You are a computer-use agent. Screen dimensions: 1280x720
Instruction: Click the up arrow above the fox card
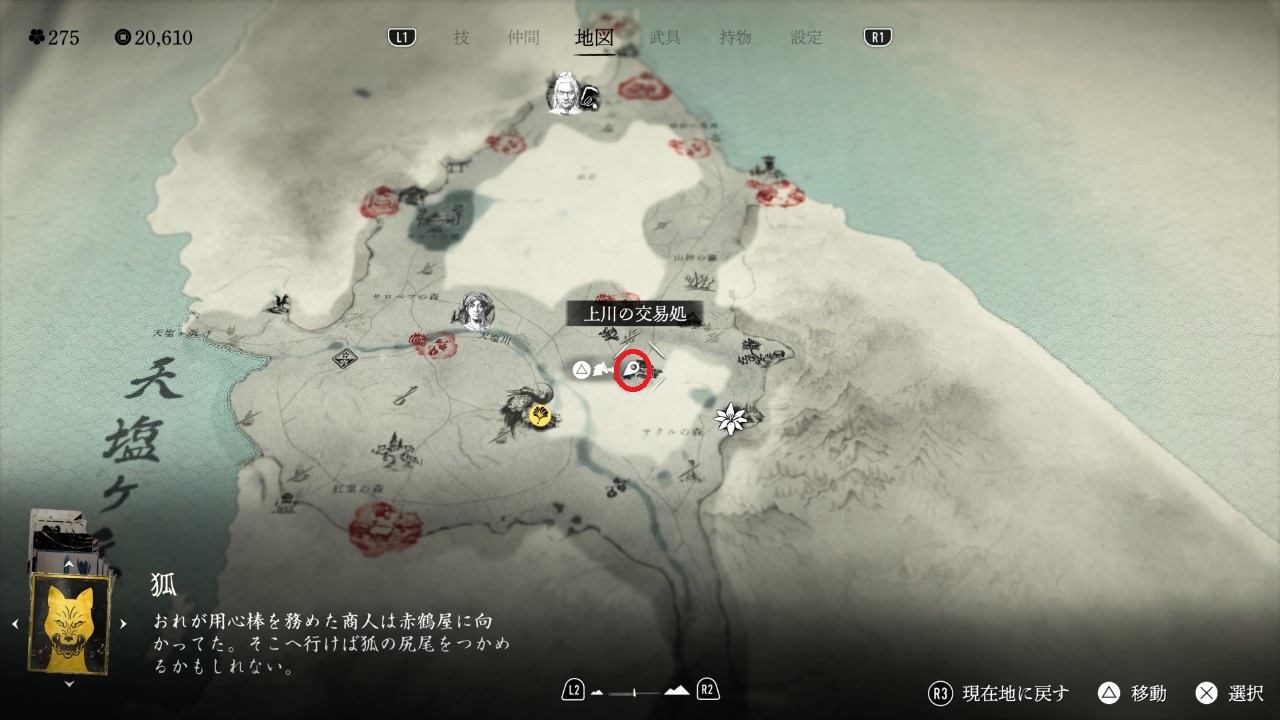69,566
